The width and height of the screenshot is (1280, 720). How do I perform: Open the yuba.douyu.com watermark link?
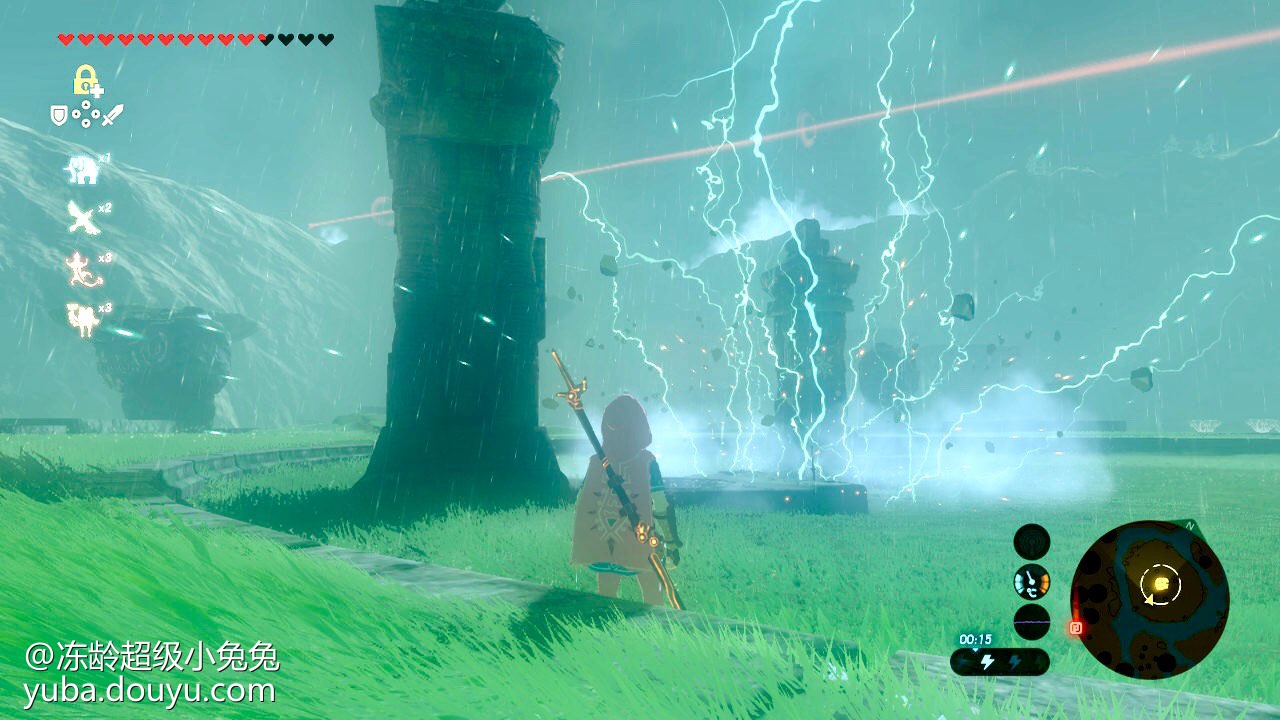[x=150, y=690]
